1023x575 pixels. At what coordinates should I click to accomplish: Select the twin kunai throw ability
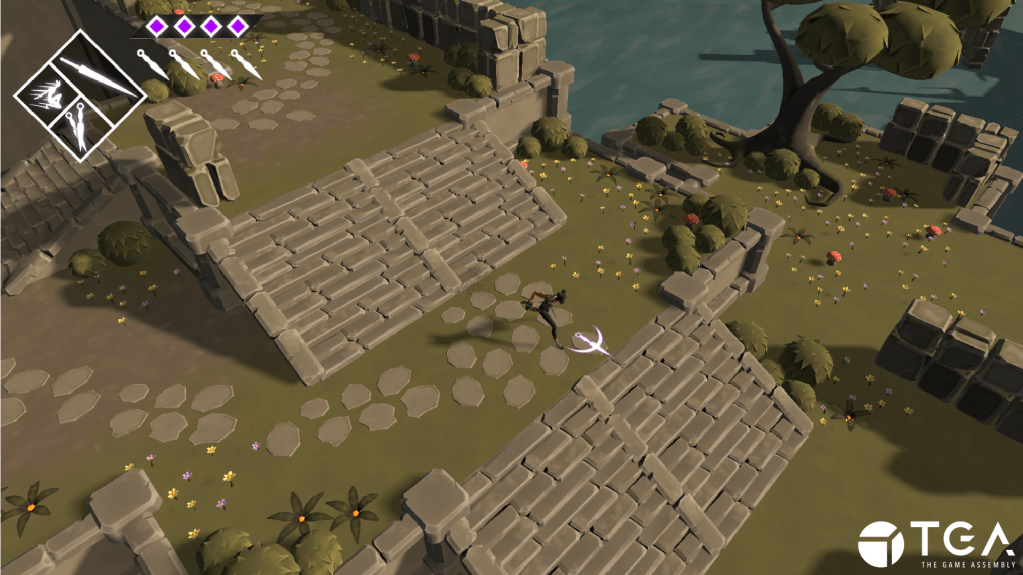[75, 129]
